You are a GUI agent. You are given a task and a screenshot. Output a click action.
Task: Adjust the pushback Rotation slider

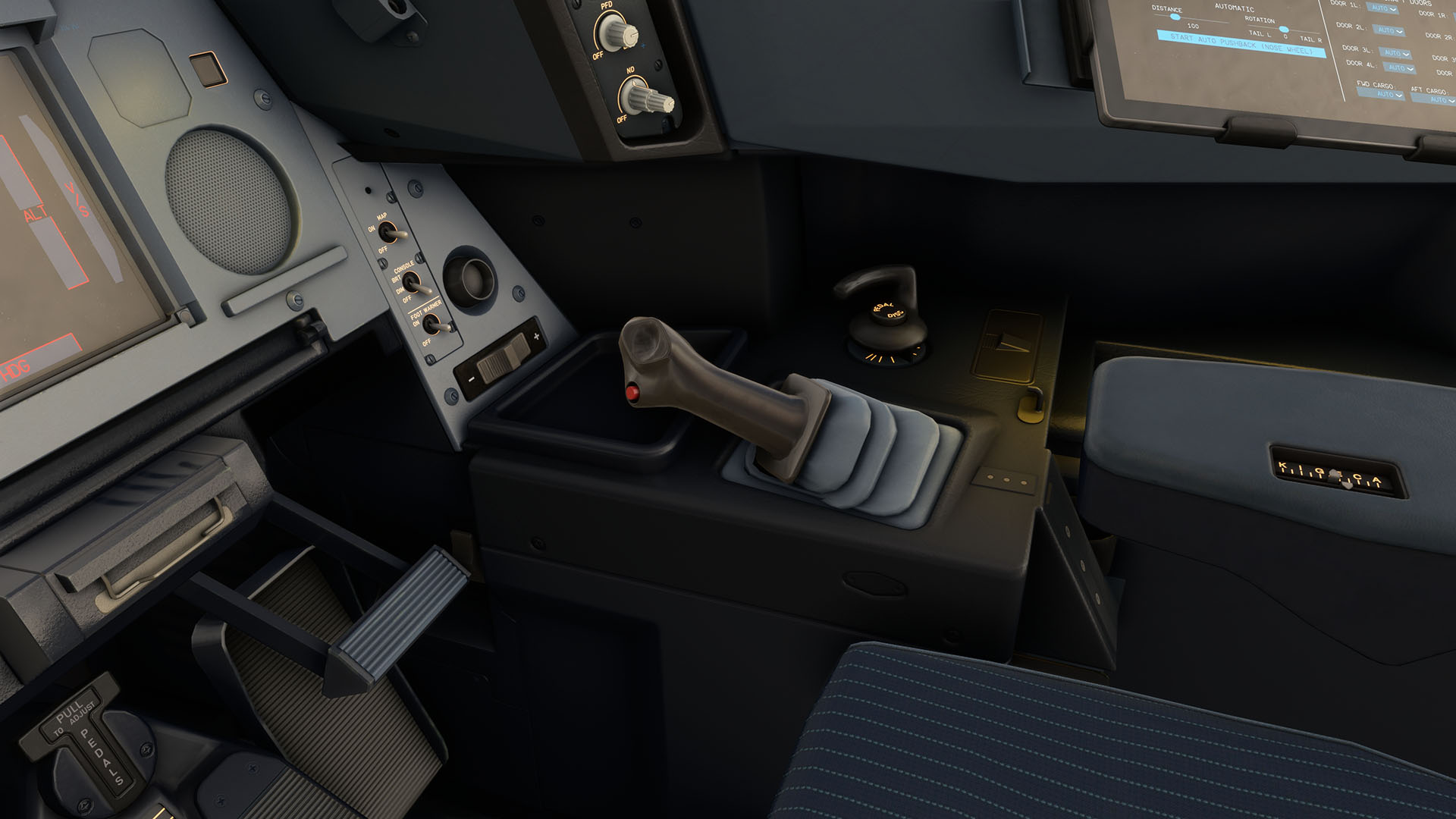tap(1283, 29)
